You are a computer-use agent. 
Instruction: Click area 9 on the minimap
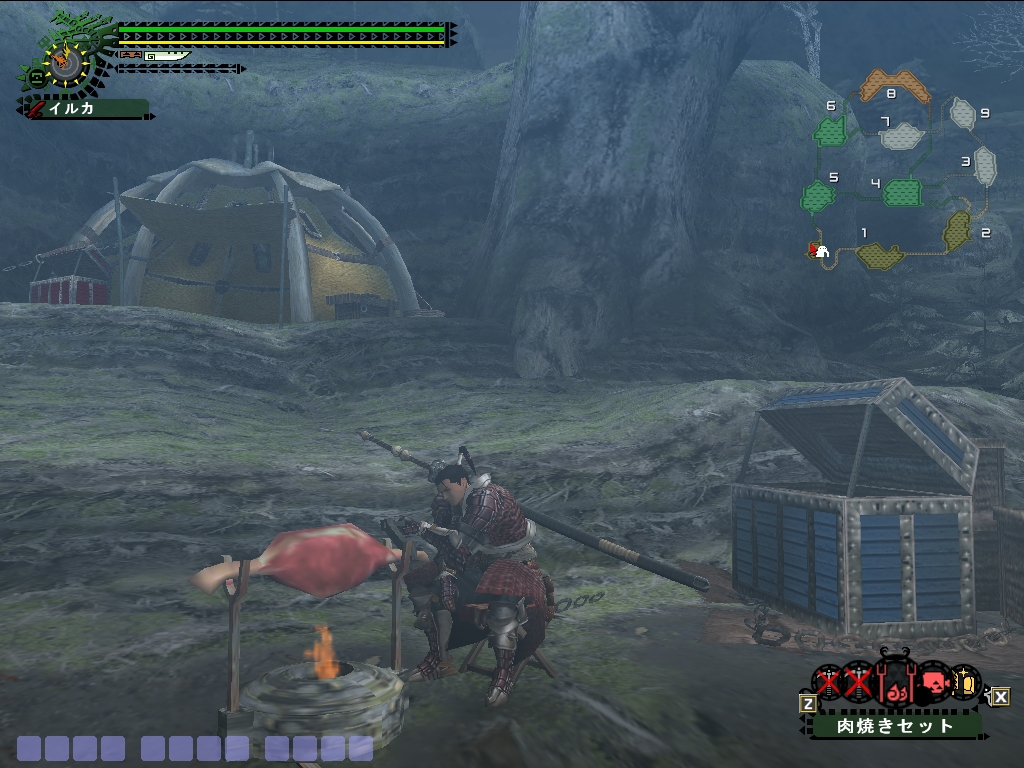962,114
